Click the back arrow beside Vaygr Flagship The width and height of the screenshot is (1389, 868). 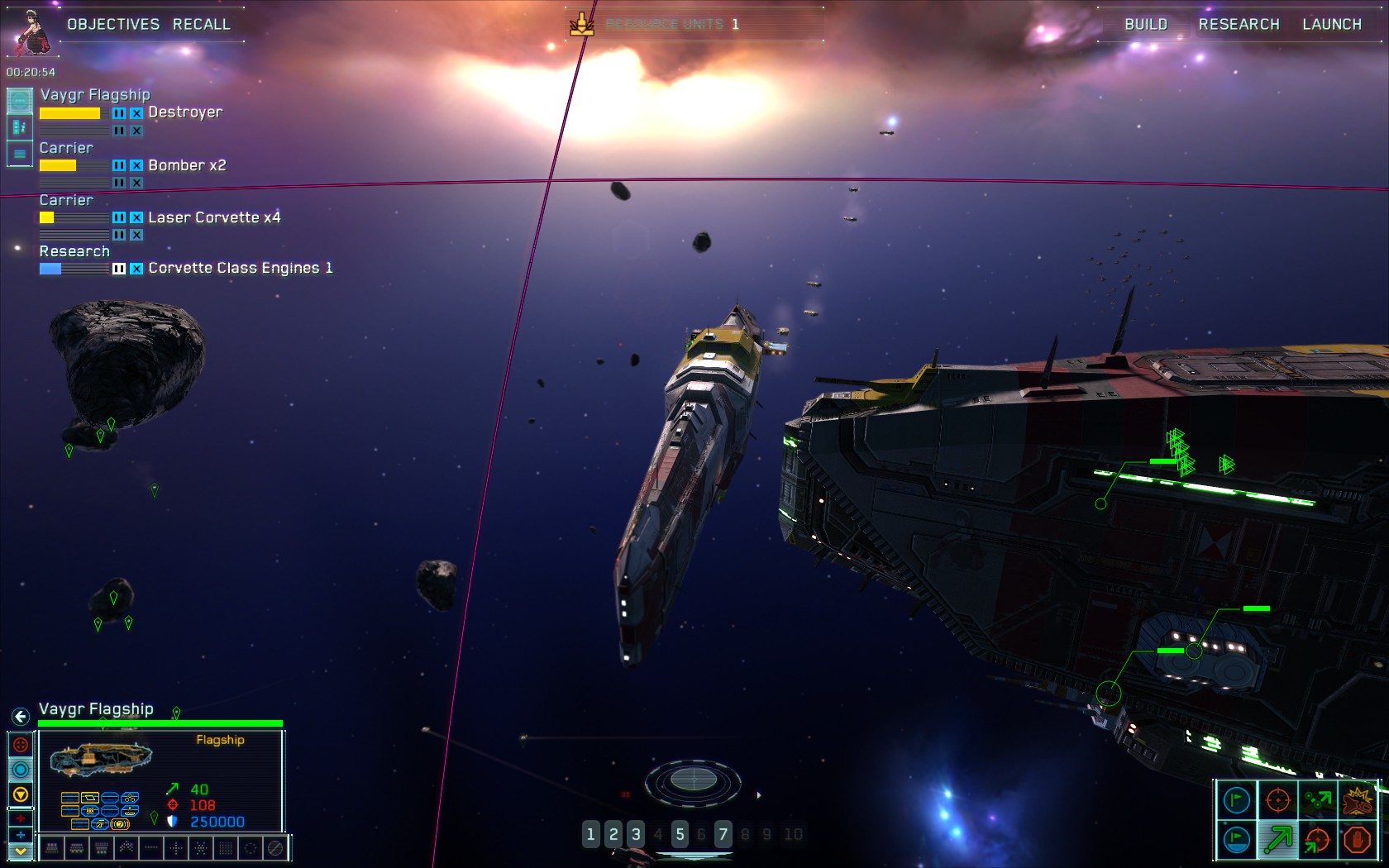pyautogui.click(x=21, y=716)
